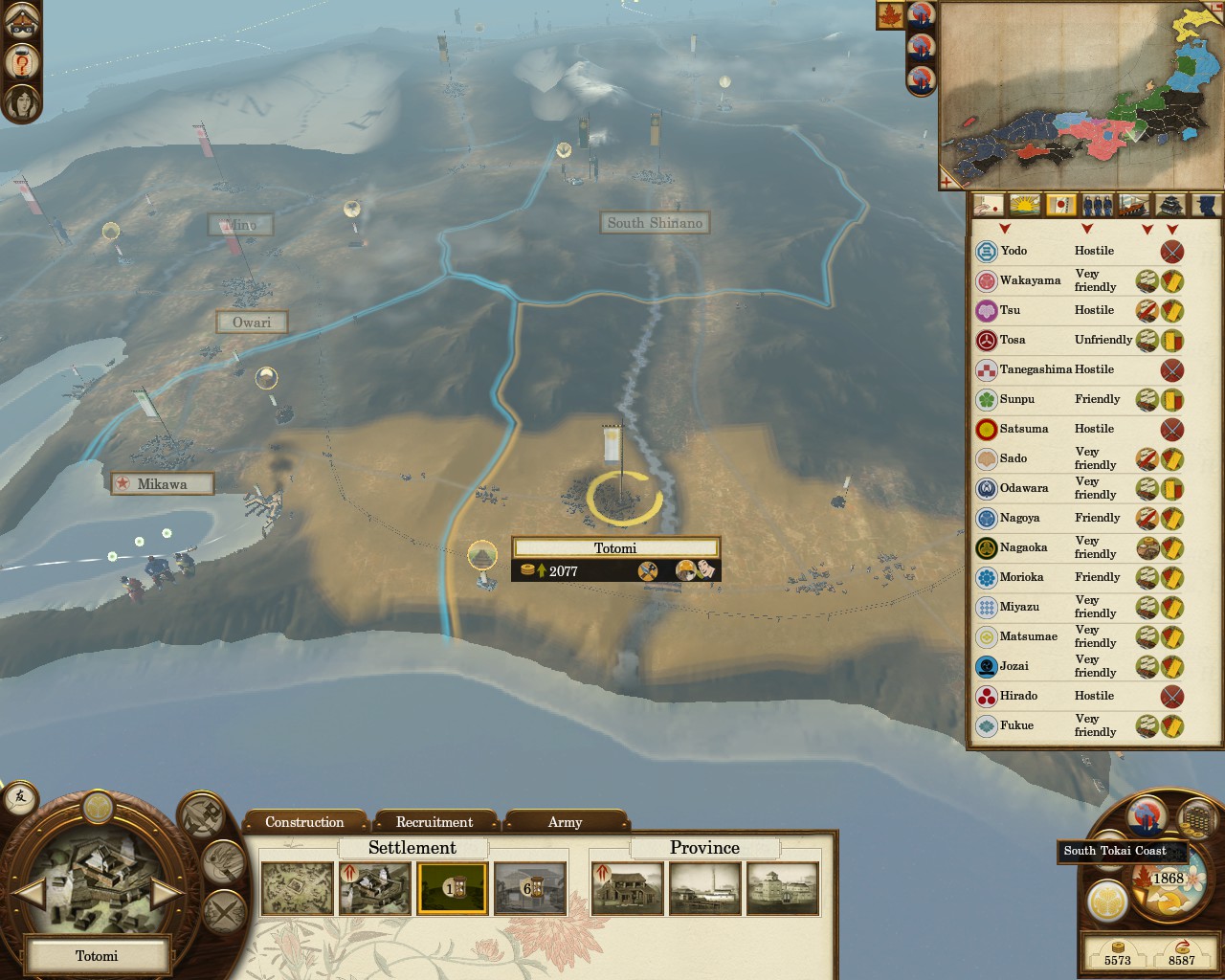Select the Odawara clan entry
1225x980 pixels.
pos(1023,488)
